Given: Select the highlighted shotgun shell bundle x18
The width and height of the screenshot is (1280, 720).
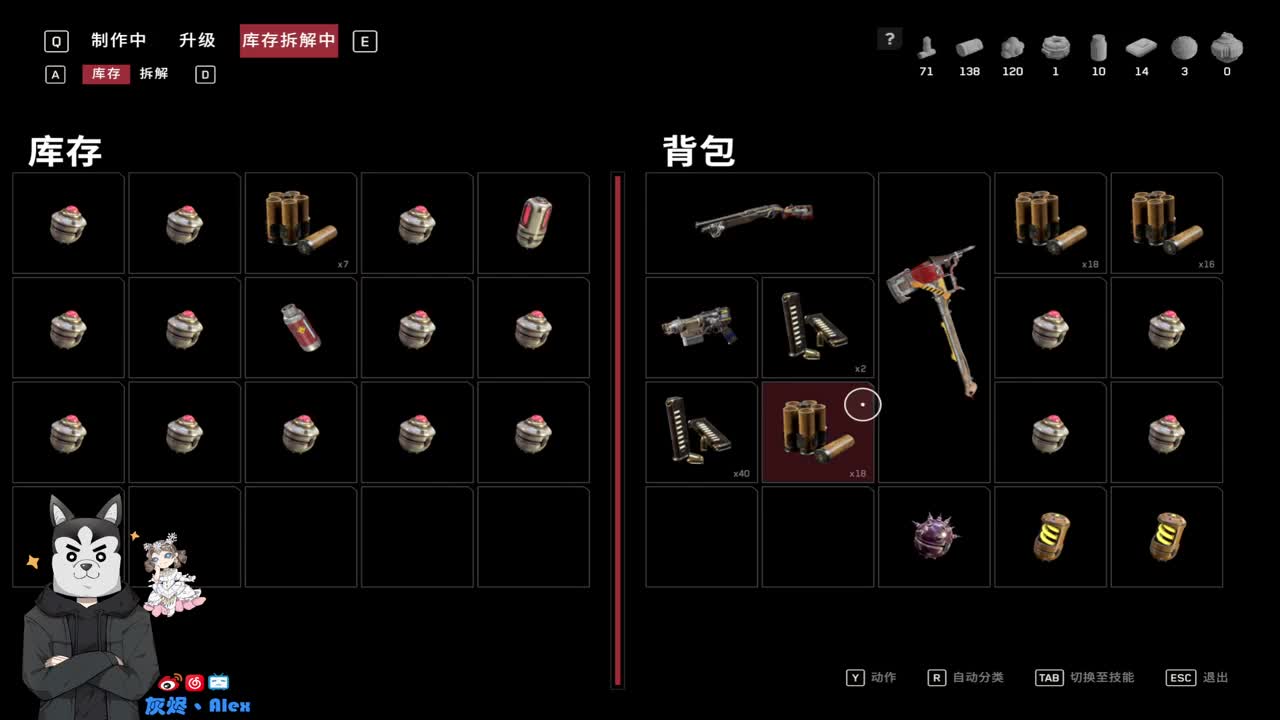Looking at the screenshot, I should [817, 432].
